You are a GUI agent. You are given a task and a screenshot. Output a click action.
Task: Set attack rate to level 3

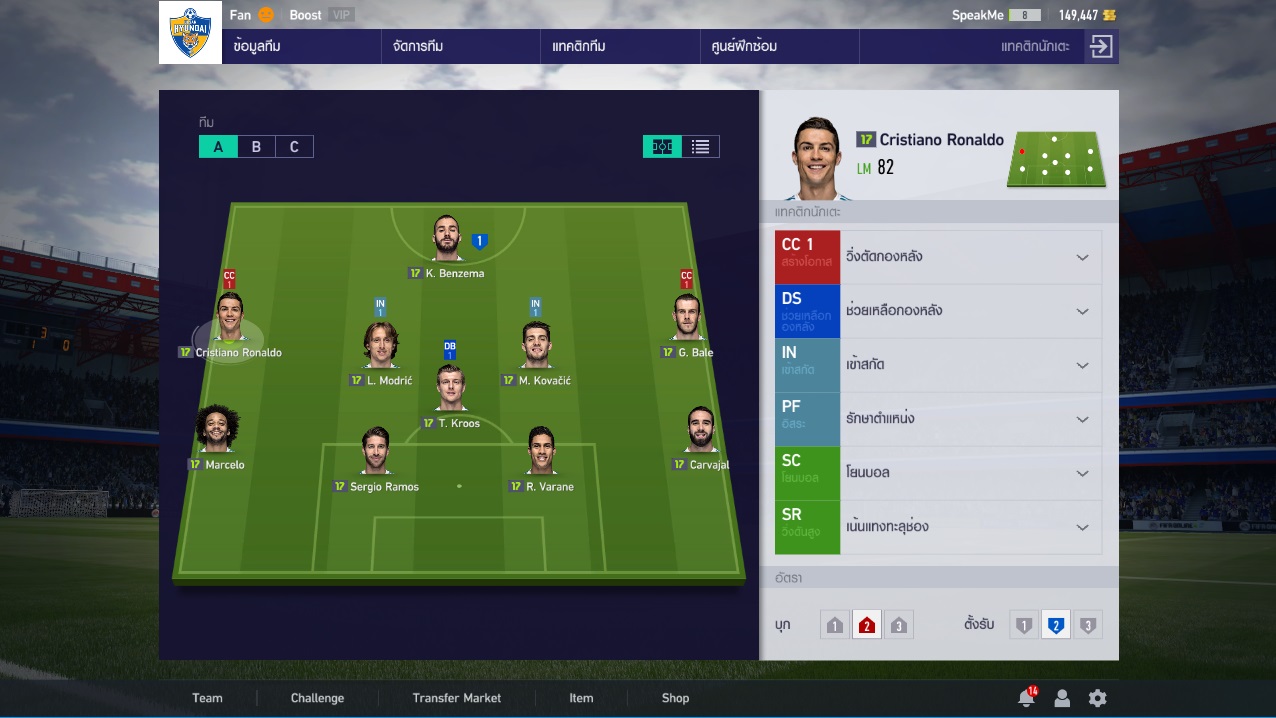[x=898, y=626]
